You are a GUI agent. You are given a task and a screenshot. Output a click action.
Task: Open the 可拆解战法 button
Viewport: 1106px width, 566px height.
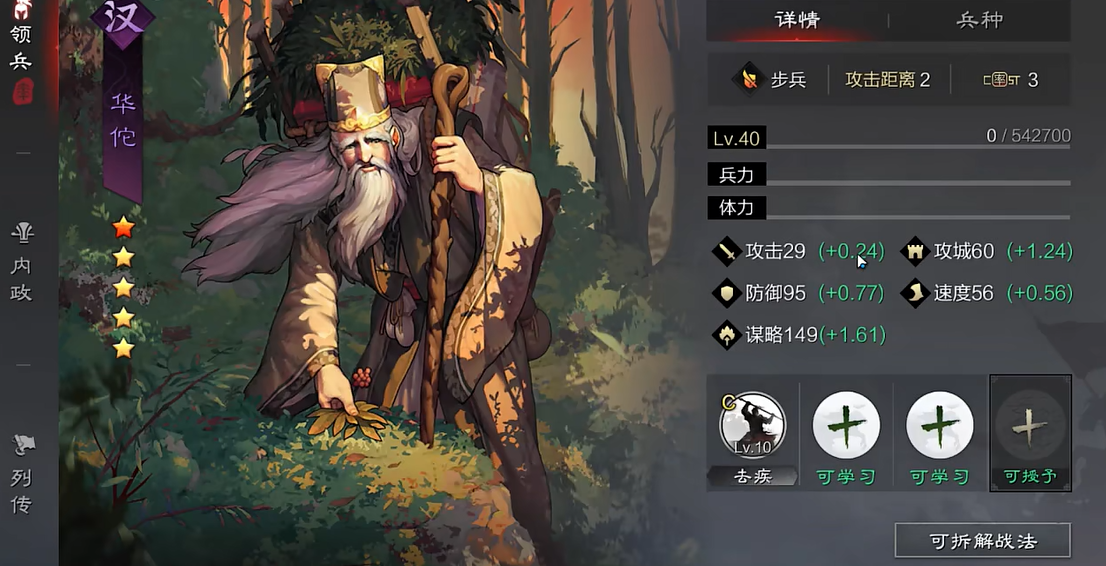point(982,541)
